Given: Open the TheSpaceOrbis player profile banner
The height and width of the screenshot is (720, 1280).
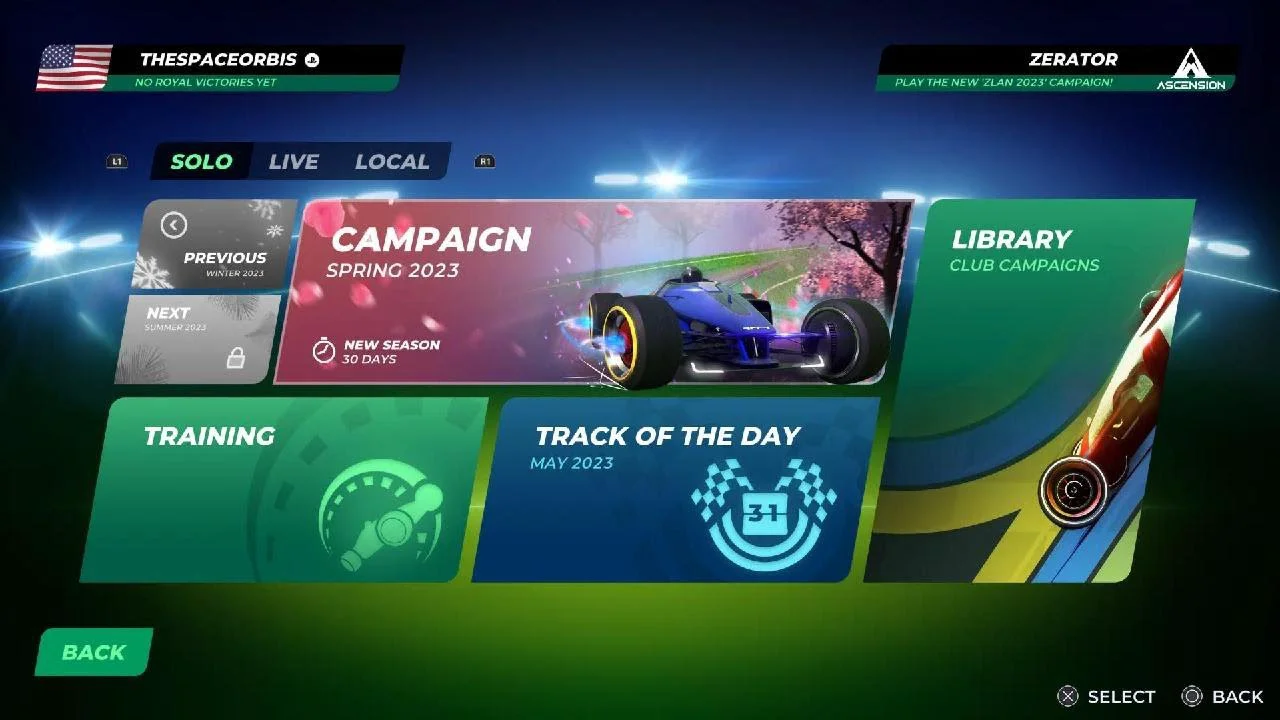Looking at the screenshot, I should [x=220, y=68].
